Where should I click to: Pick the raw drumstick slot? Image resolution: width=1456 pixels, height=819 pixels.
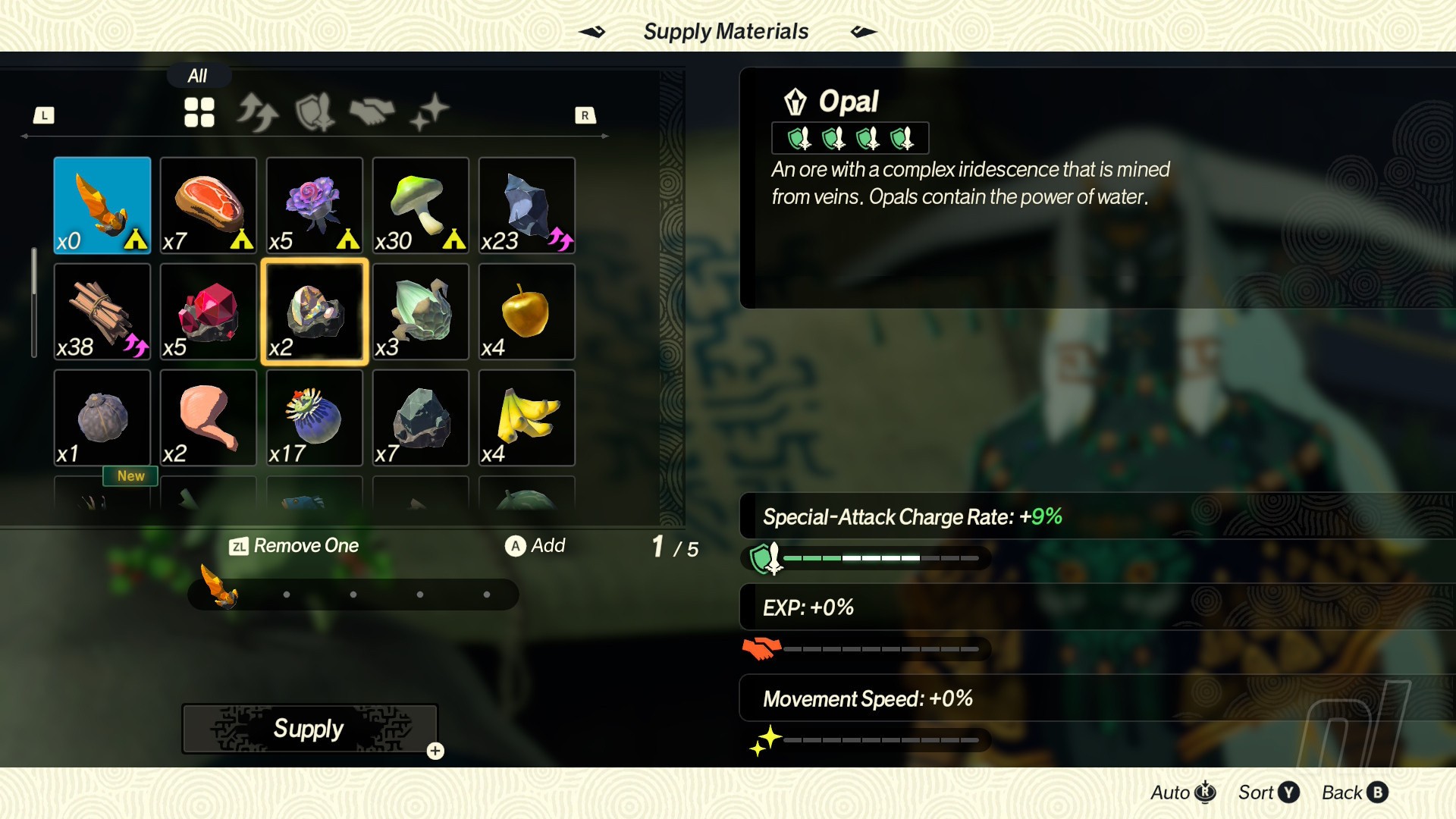(209, 417)
